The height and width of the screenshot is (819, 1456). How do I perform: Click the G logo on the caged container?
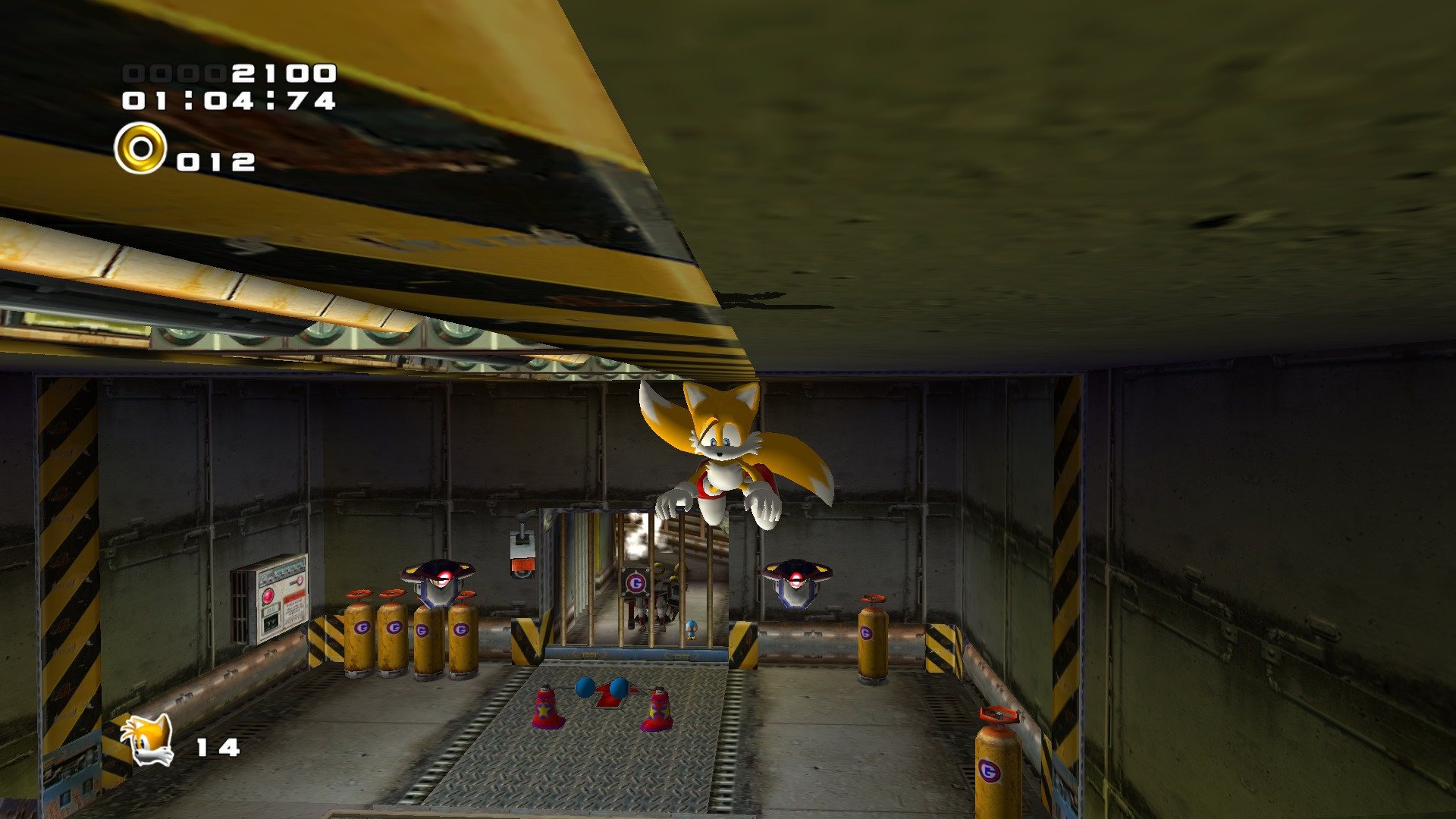(635, 582)
